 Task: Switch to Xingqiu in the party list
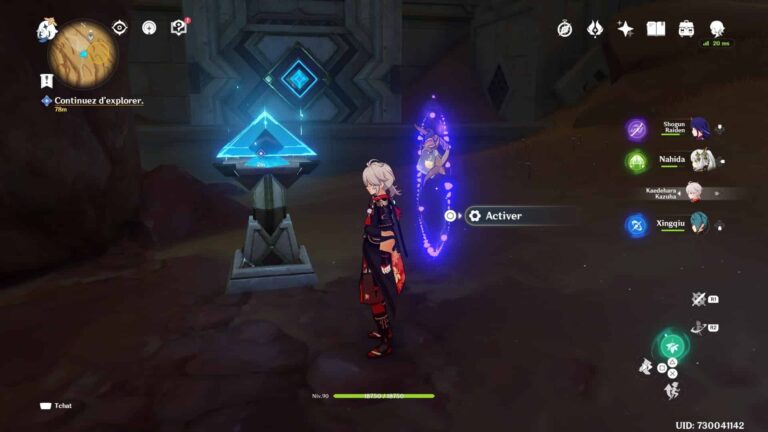point(700,225)
